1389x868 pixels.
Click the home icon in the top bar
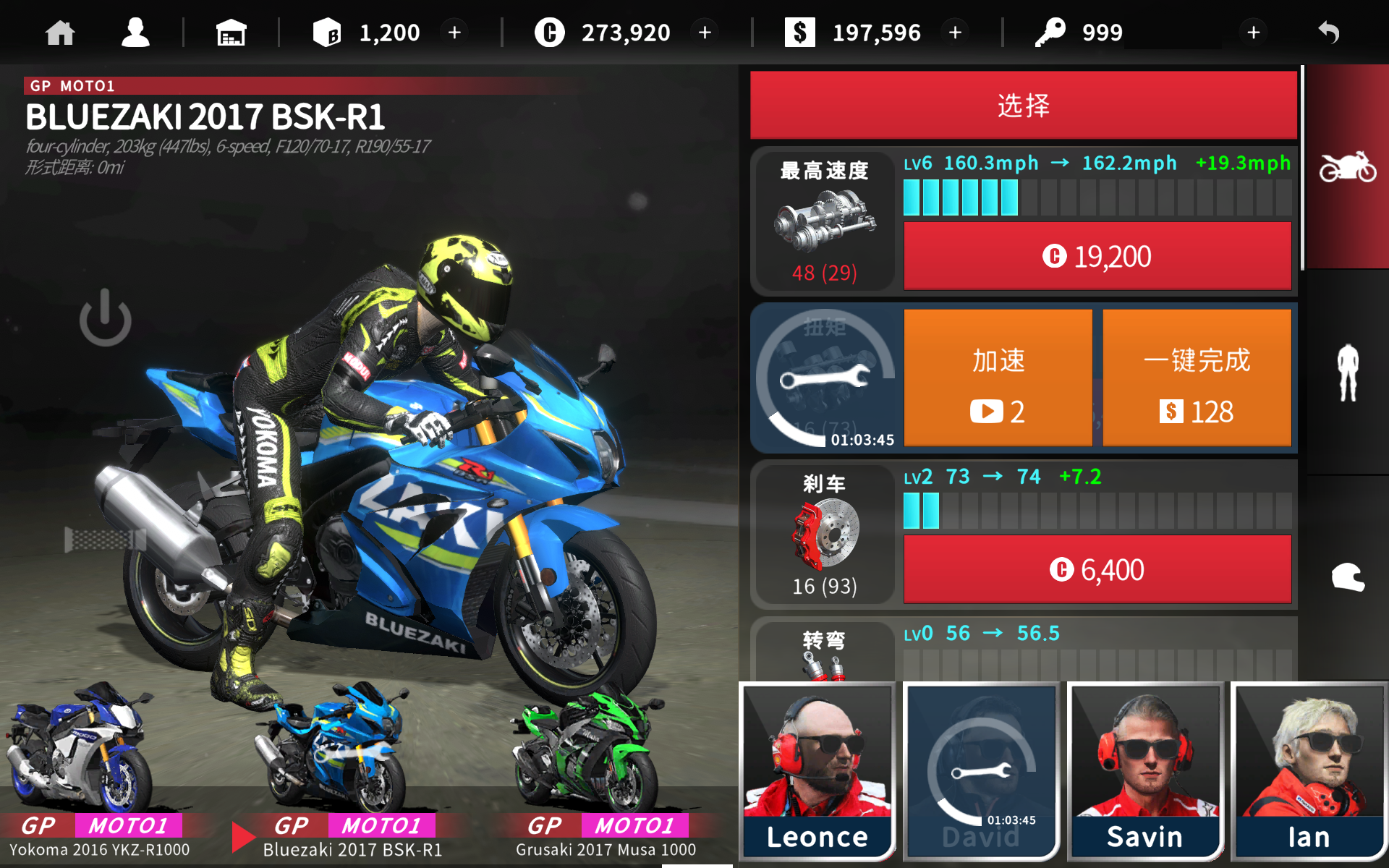[x=60, y=32]
